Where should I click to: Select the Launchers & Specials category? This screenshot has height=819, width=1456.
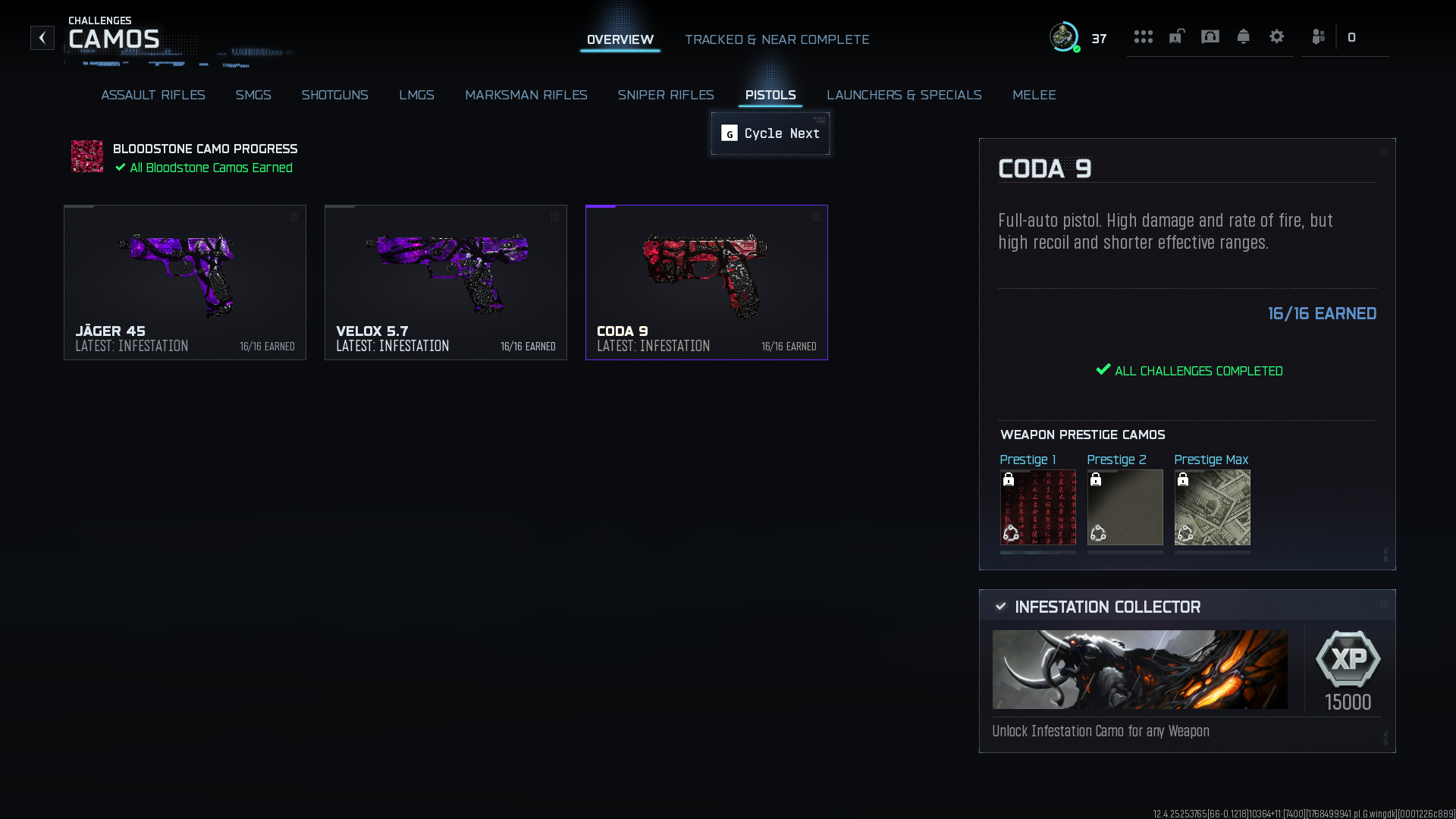pyautogui.click(x=903, y=95)
